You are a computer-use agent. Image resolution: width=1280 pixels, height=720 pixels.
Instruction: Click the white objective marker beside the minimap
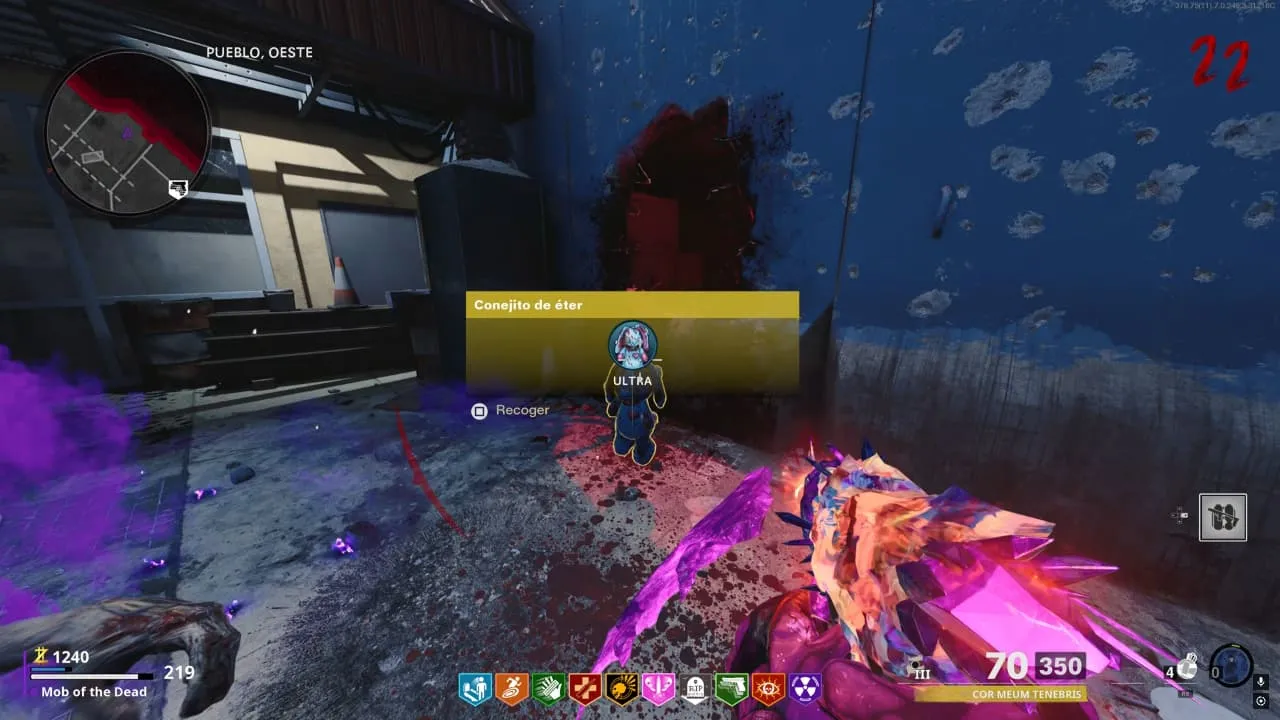(x=178, y=189)
